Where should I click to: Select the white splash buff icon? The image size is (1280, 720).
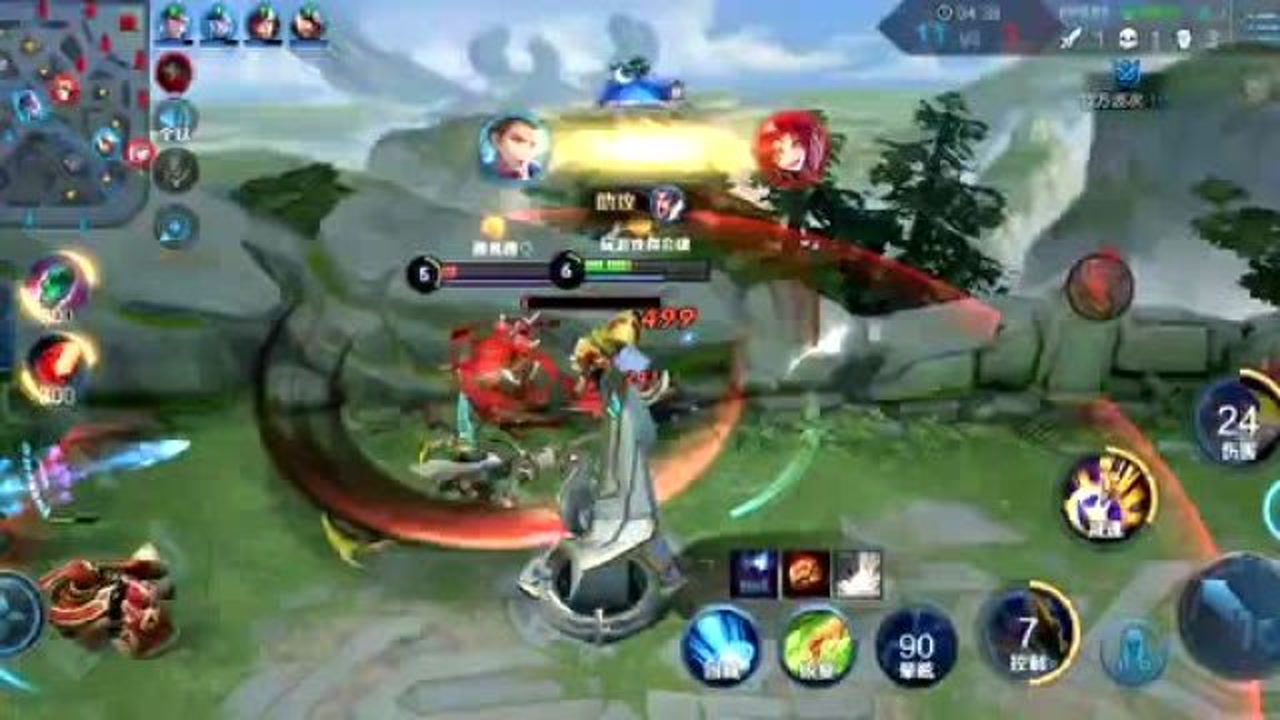coord(858,573)
